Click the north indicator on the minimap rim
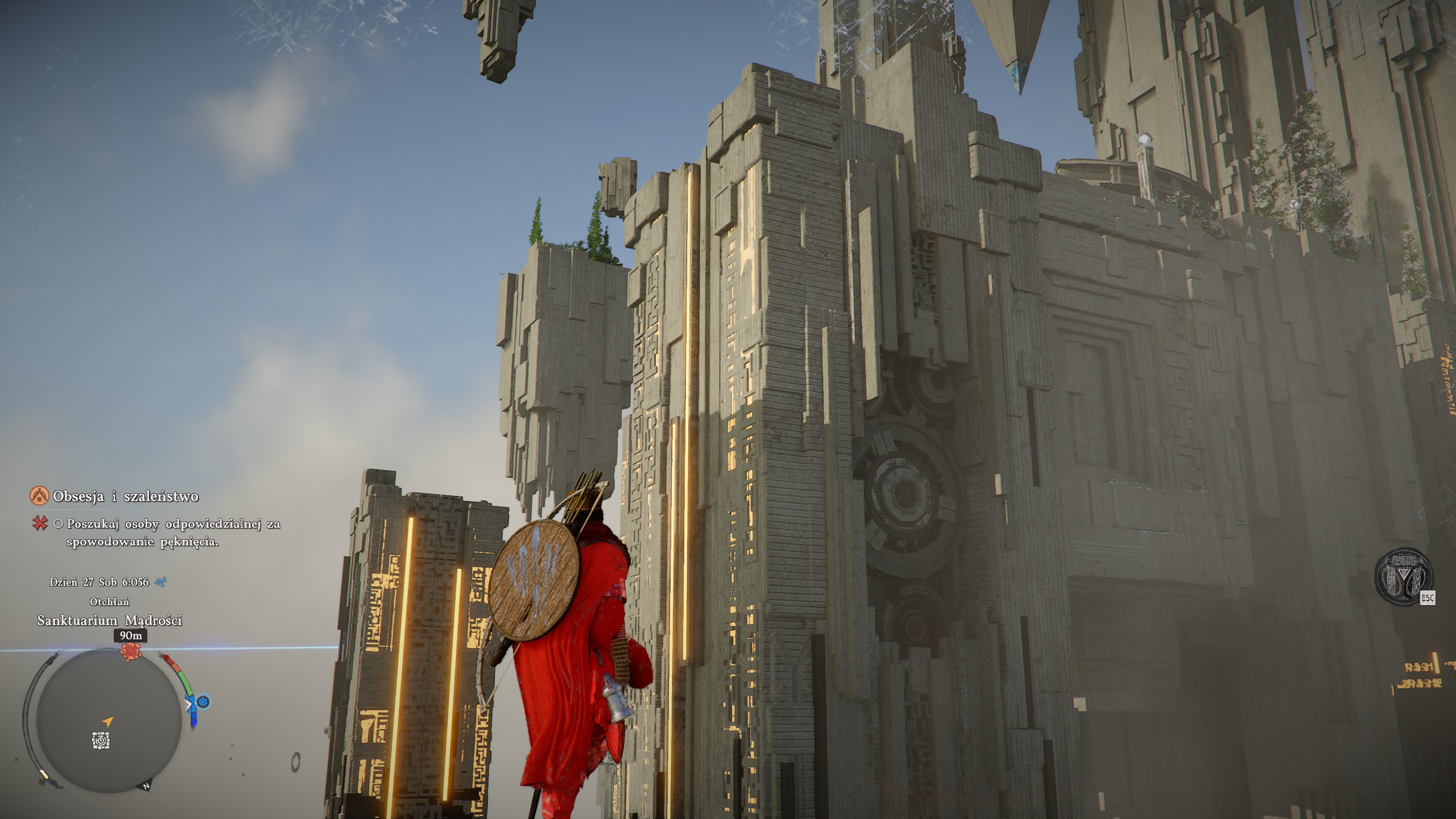 [146, 787]
